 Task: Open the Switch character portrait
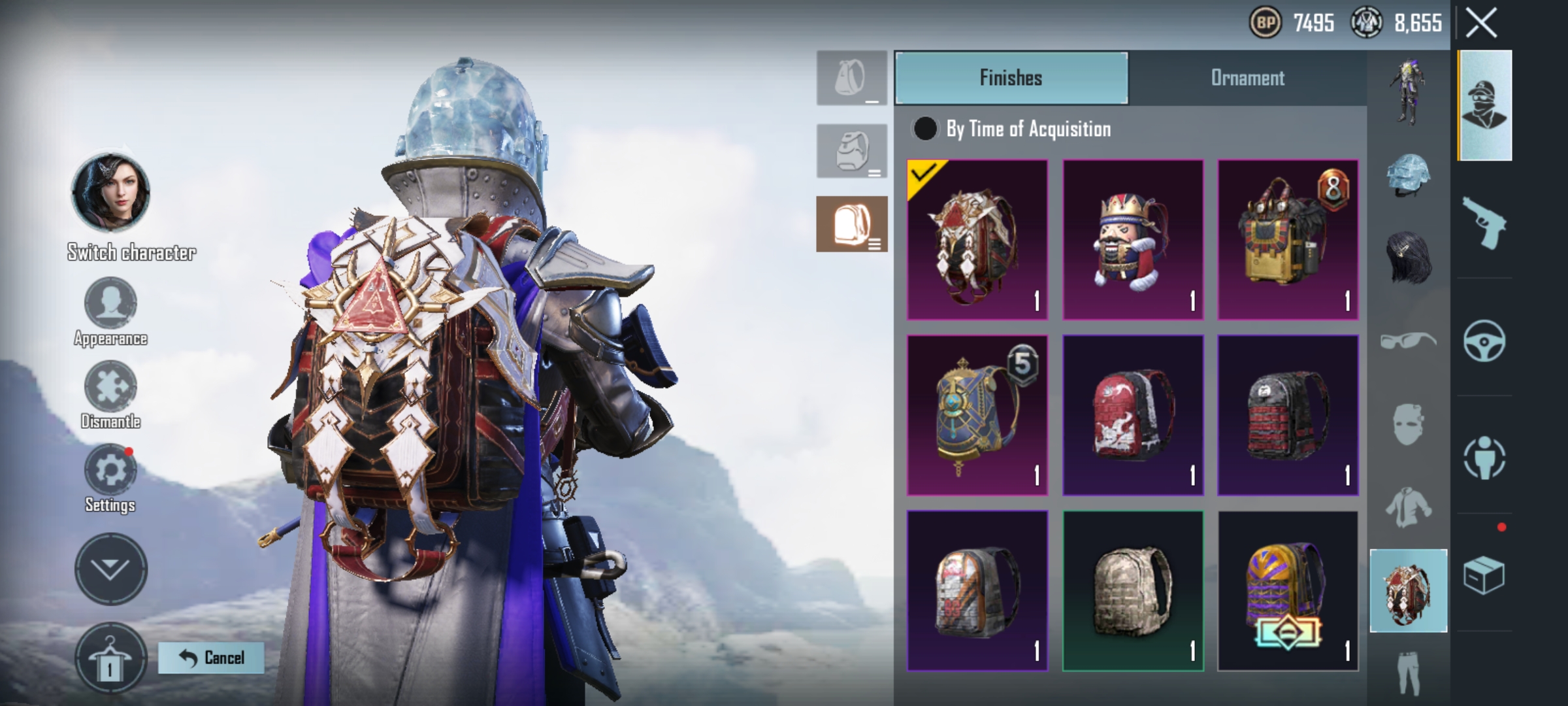tap(110, 193)
